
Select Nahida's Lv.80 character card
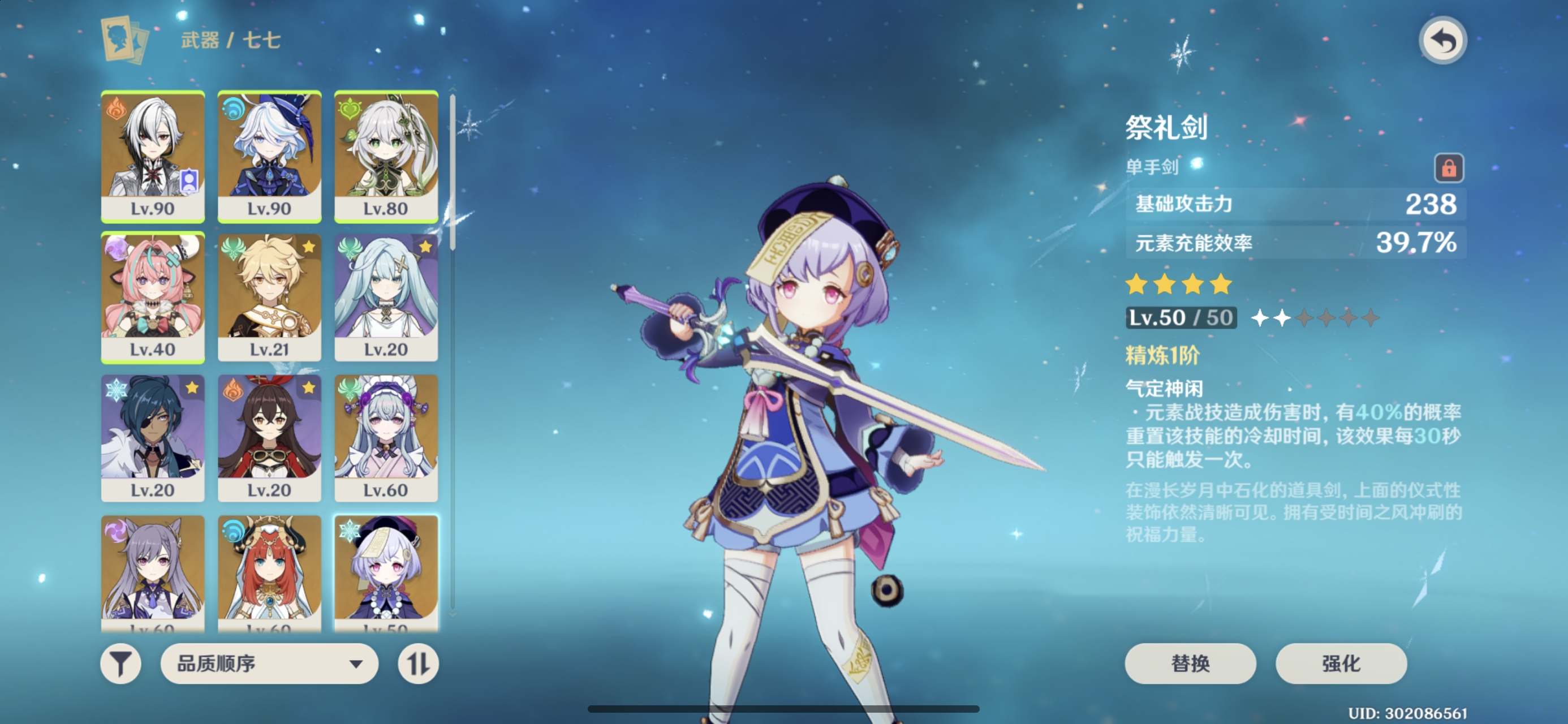[386, 156]
